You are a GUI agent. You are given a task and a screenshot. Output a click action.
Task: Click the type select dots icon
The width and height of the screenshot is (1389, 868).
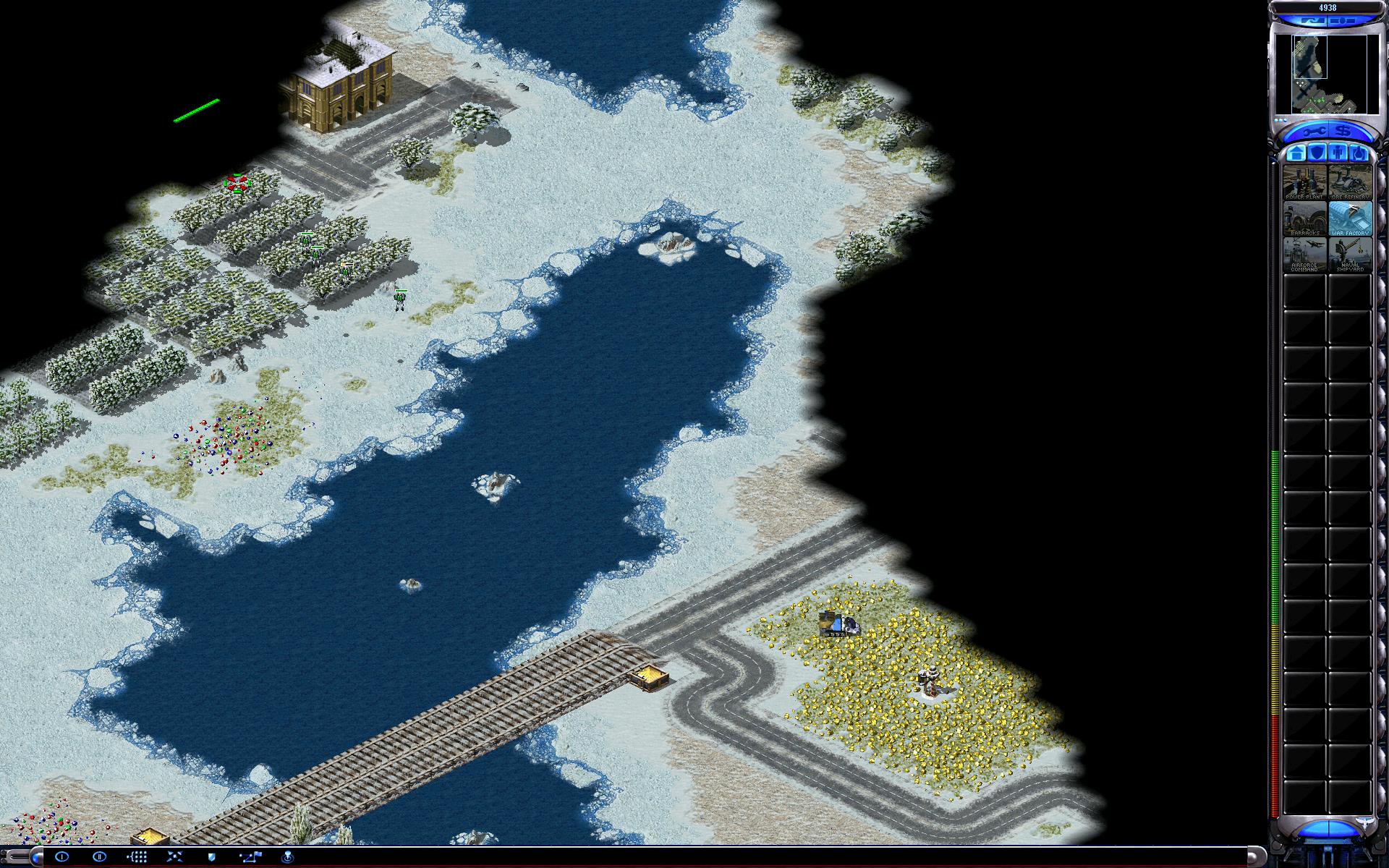[137, 857]
